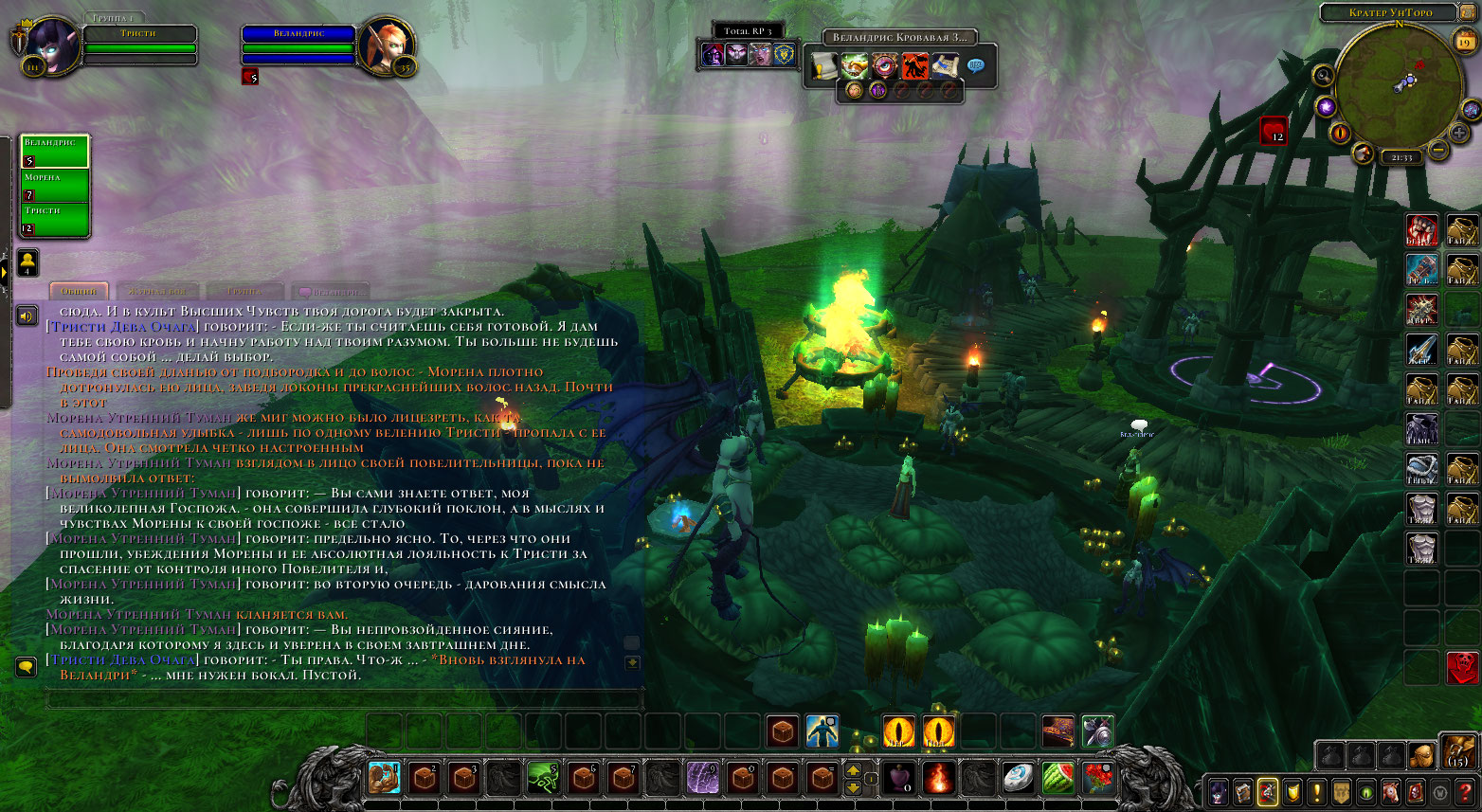Switch to the Общий chat tab
This screenshot has width=1482, height=812.
tap(79, 292)
